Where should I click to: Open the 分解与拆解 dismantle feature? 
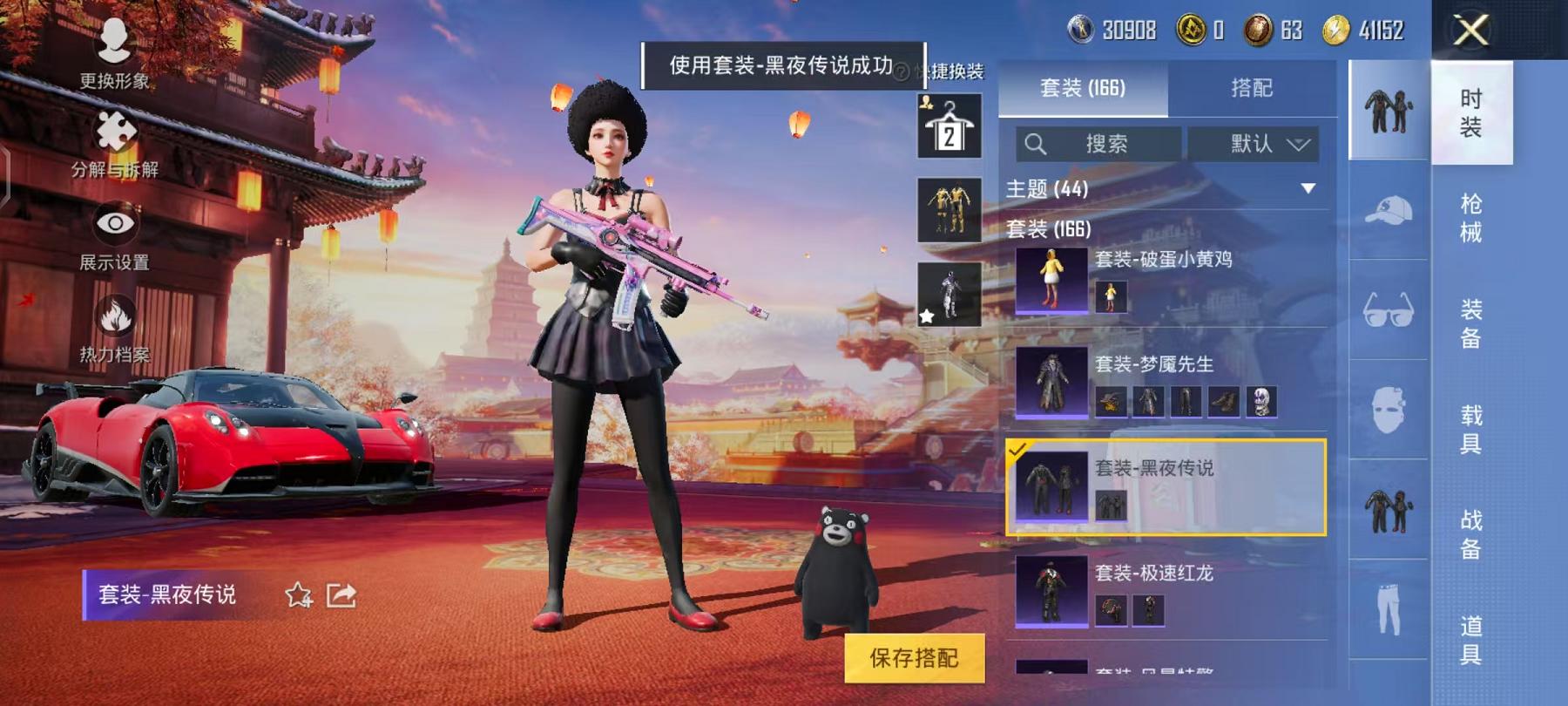click(113, 144)
